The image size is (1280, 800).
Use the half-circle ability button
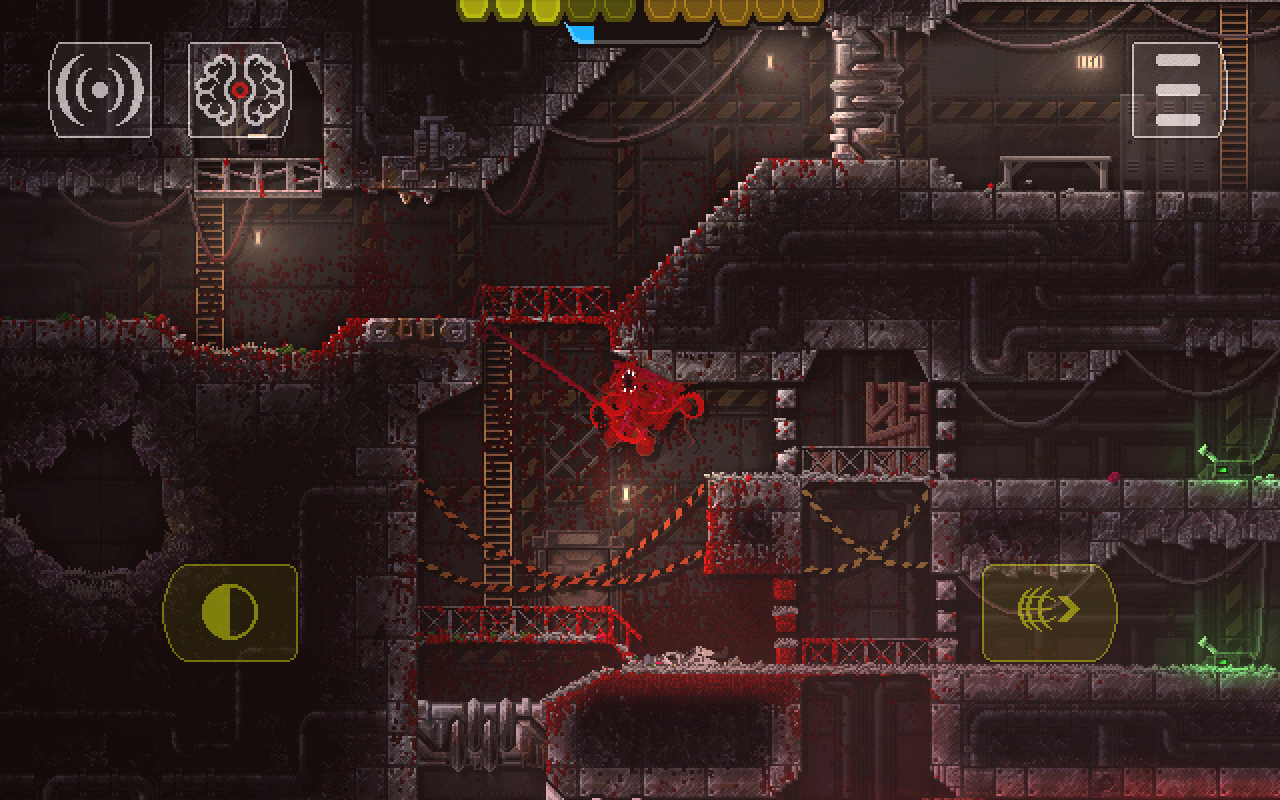tap(230, 612)
